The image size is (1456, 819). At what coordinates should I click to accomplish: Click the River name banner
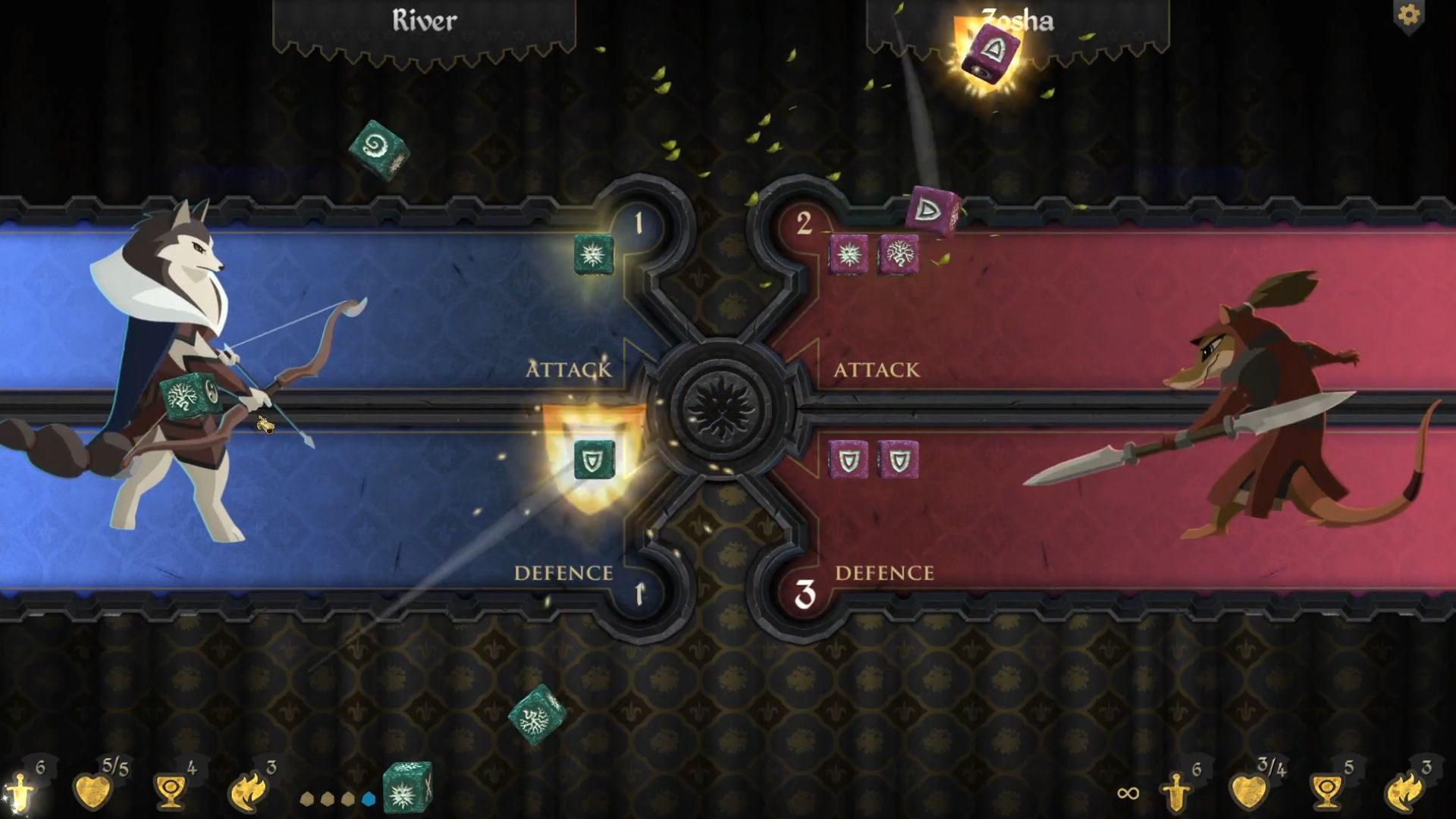pos(424,21)
